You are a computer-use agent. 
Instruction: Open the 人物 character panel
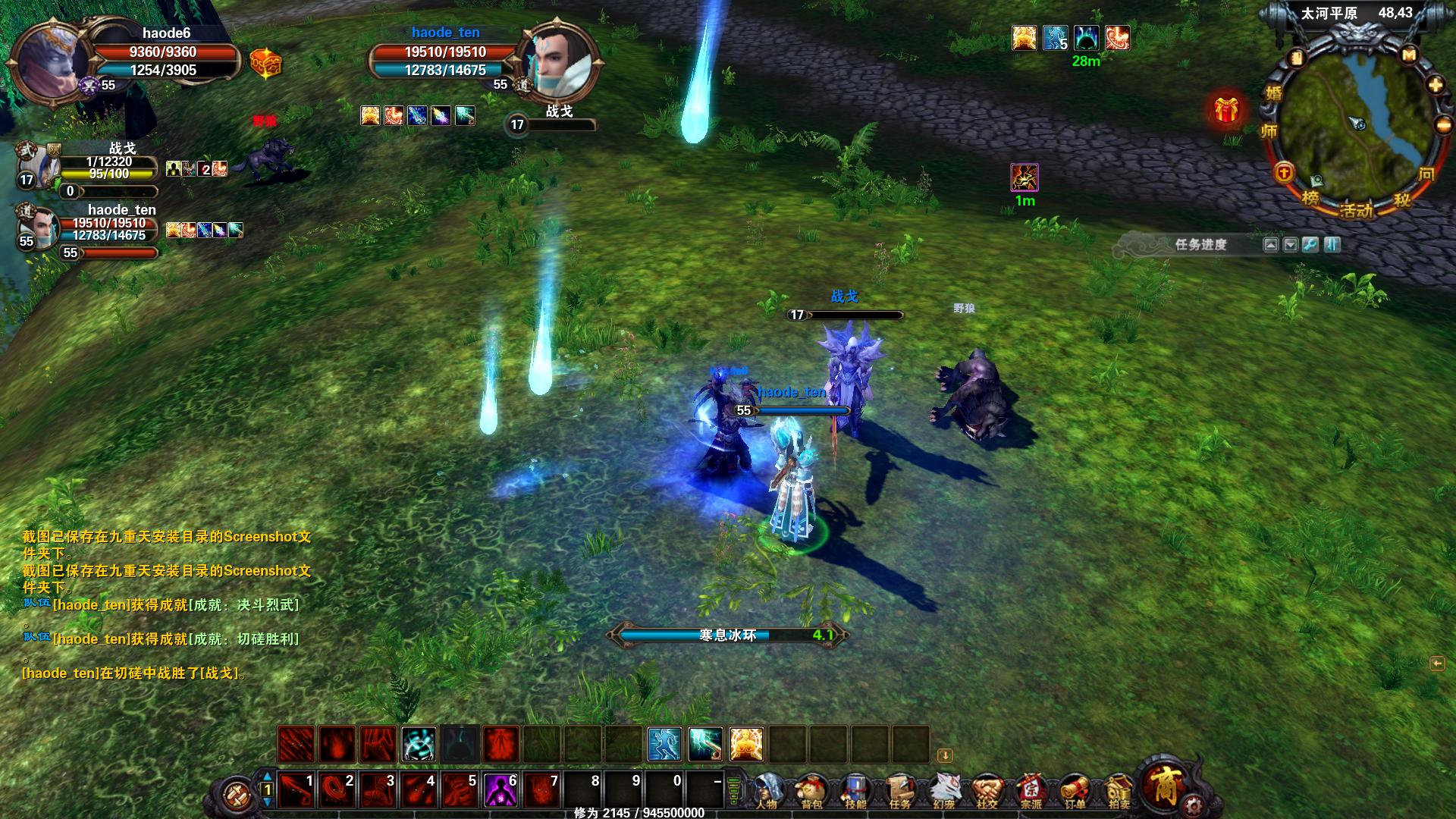tap(767, 792)
